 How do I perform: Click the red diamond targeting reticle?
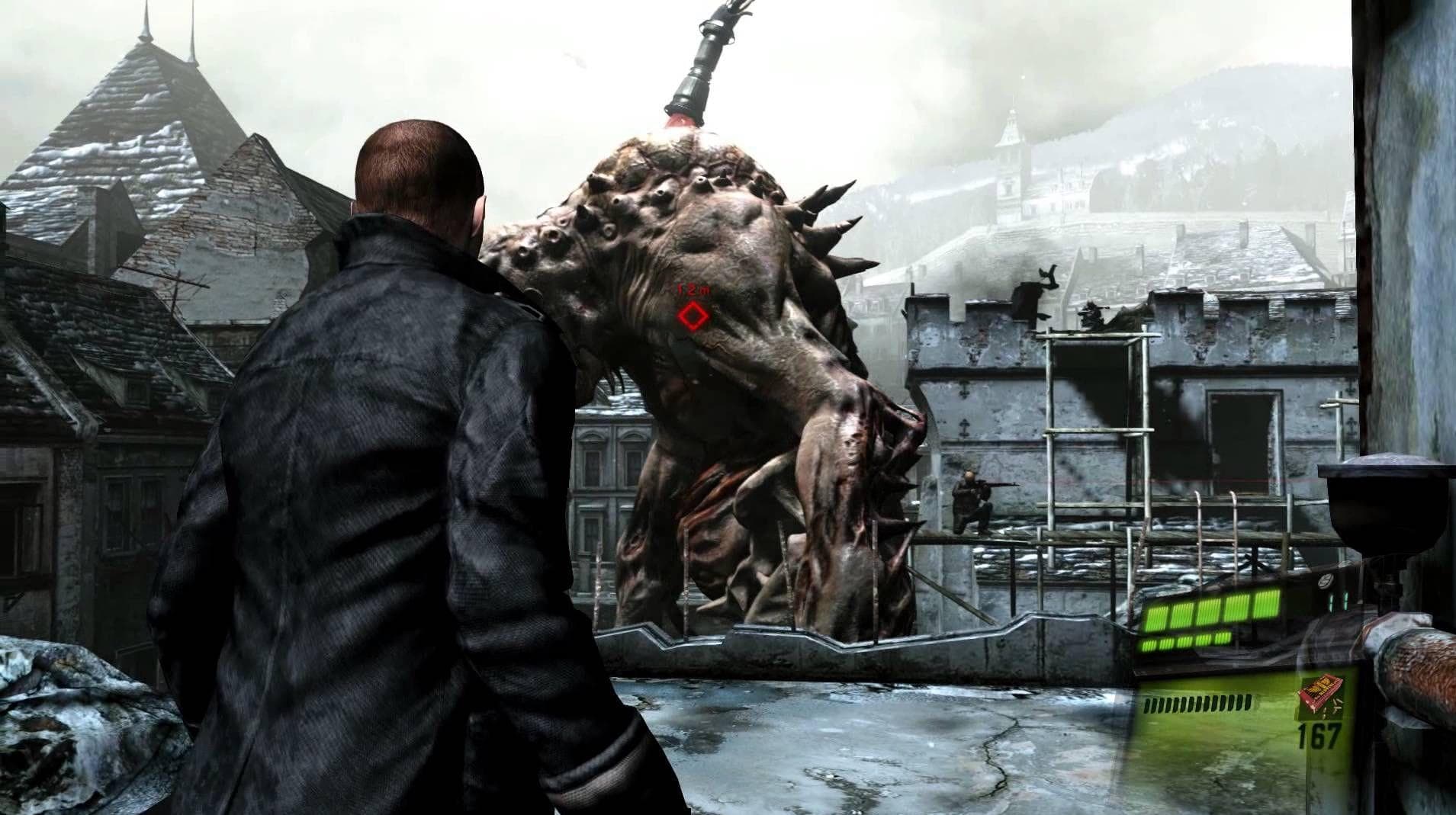click(693, 315)
